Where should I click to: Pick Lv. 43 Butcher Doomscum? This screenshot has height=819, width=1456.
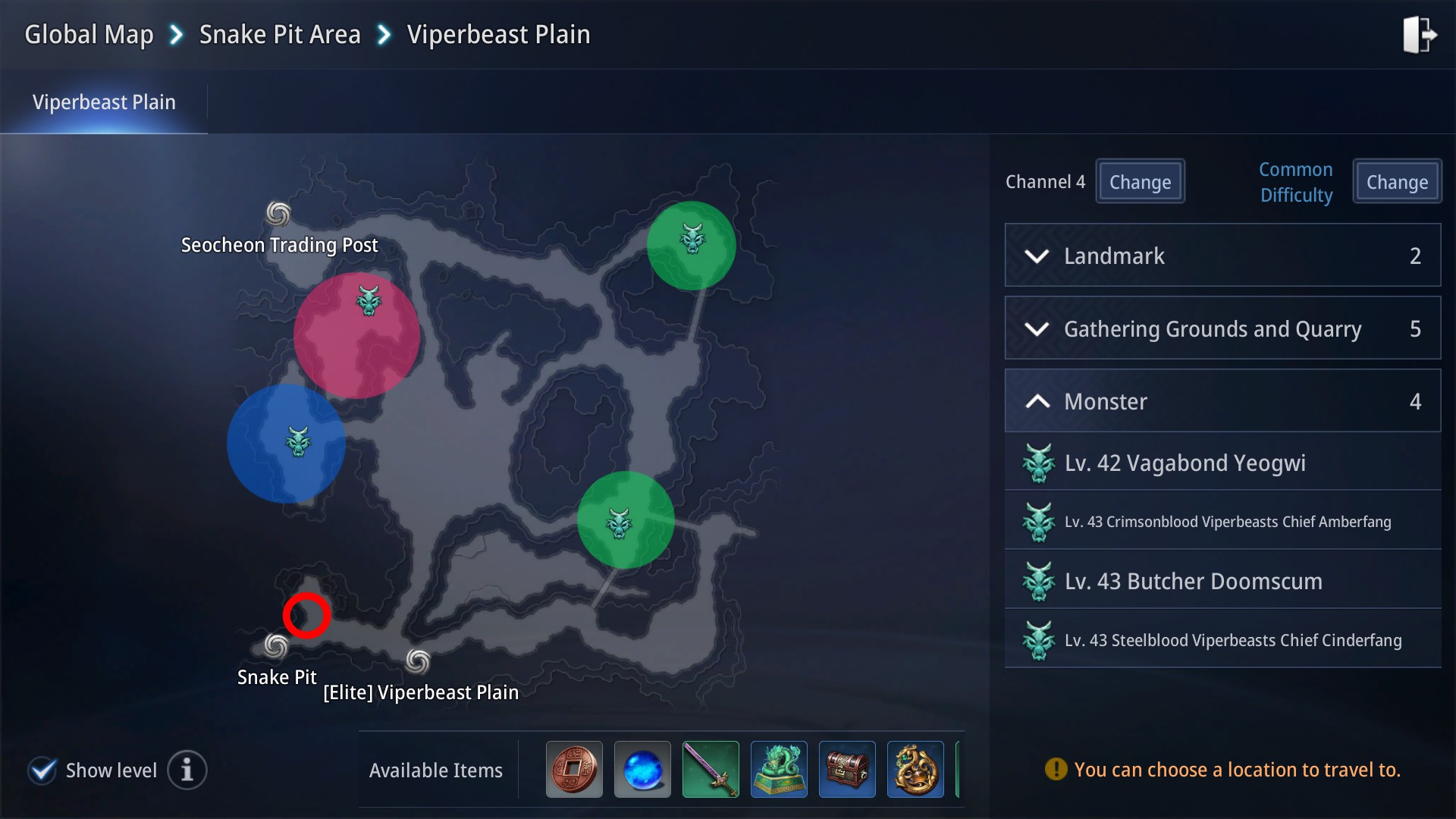[1222, 581]
